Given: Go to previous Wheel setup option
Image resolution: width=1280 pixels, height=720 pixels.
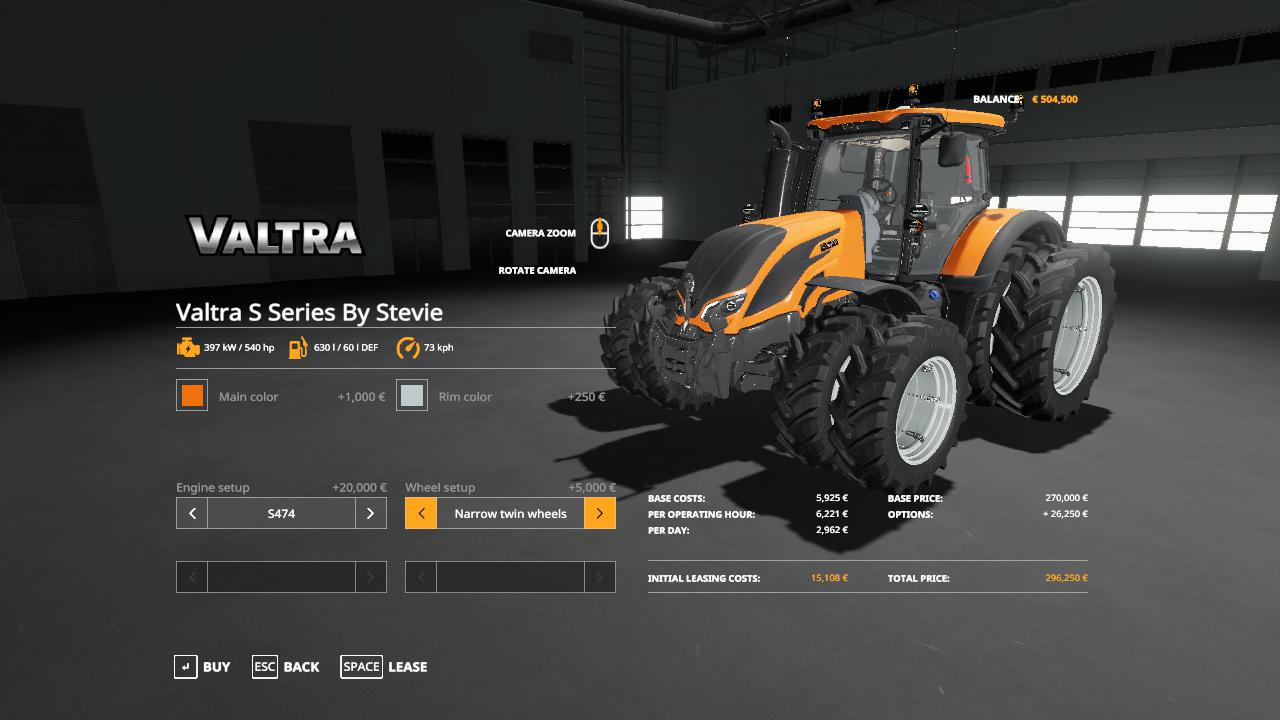Looking at the screenshot, I should pyautogui.click(x=421, y=514).
